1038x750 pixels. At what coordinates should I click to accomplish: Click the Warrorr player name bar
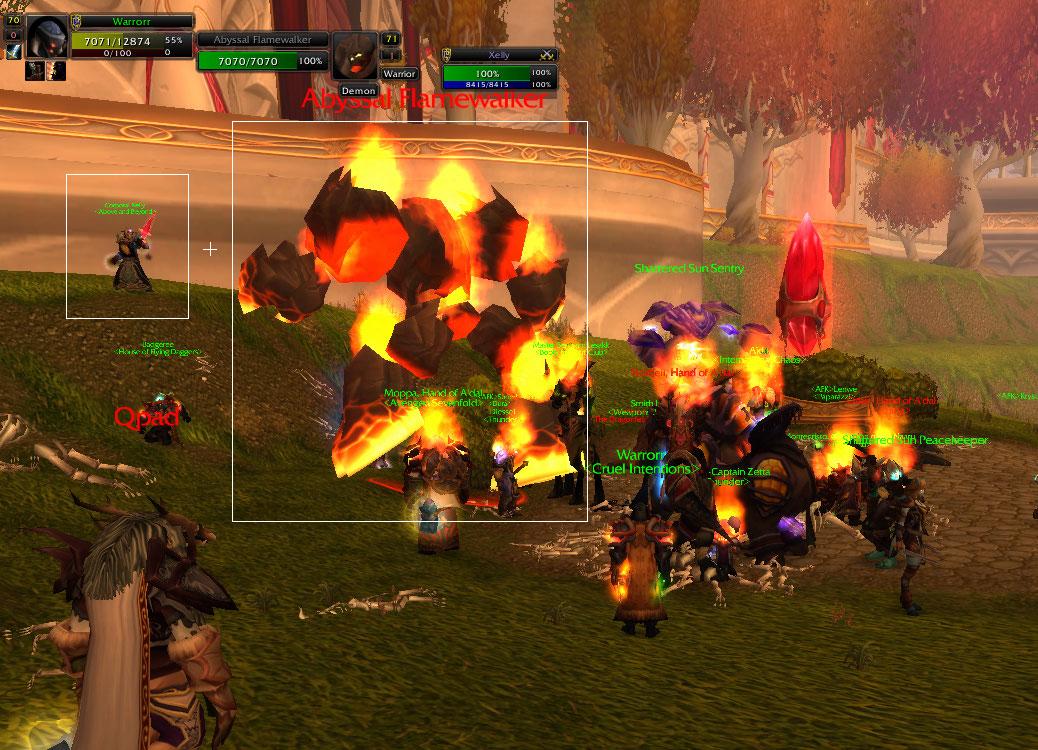click(132, 21)
